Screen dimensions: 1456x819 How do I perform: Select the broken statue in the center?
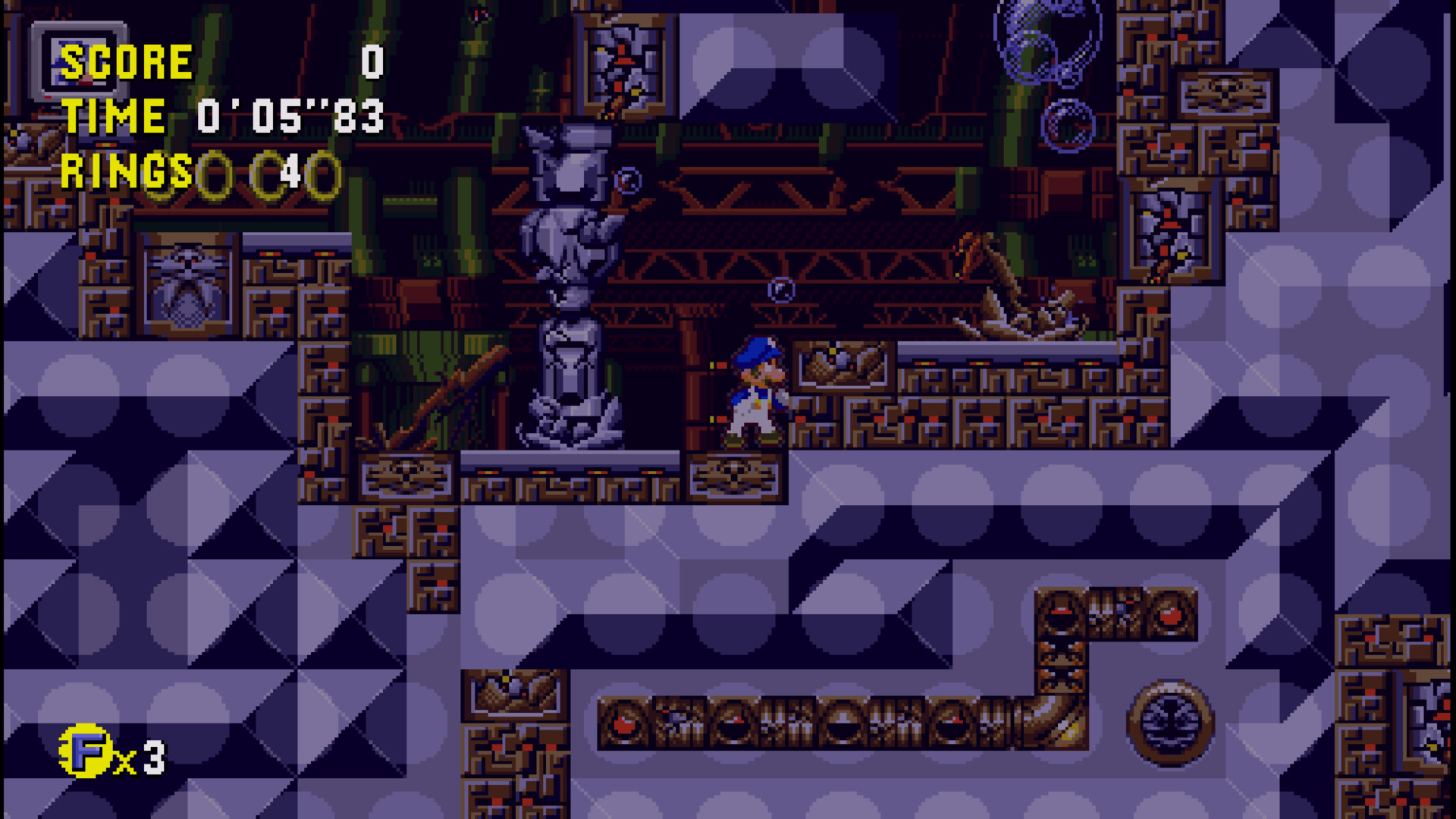(x=569, y=288)
